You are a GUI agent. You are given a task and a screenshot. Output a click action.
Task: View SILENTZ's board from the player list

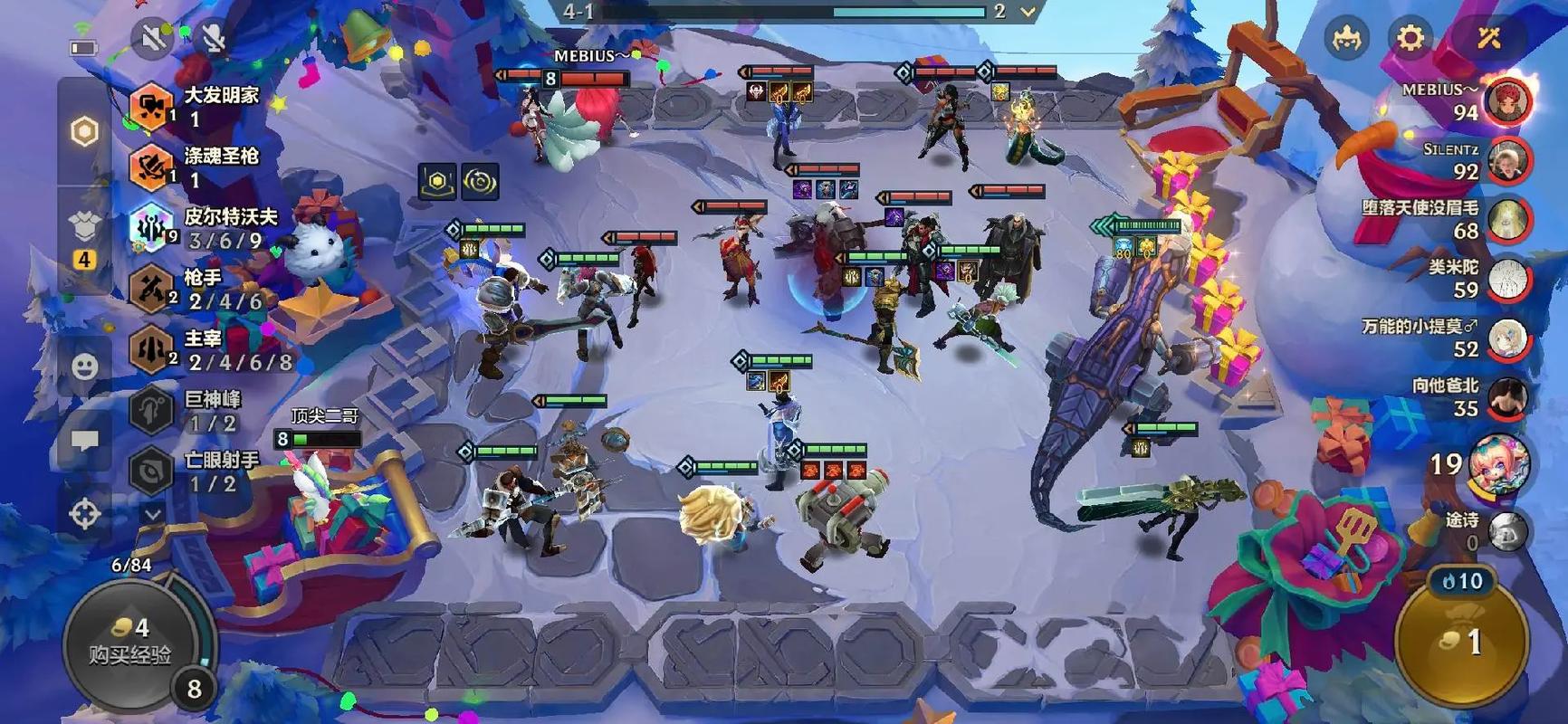pos(1506,160)
